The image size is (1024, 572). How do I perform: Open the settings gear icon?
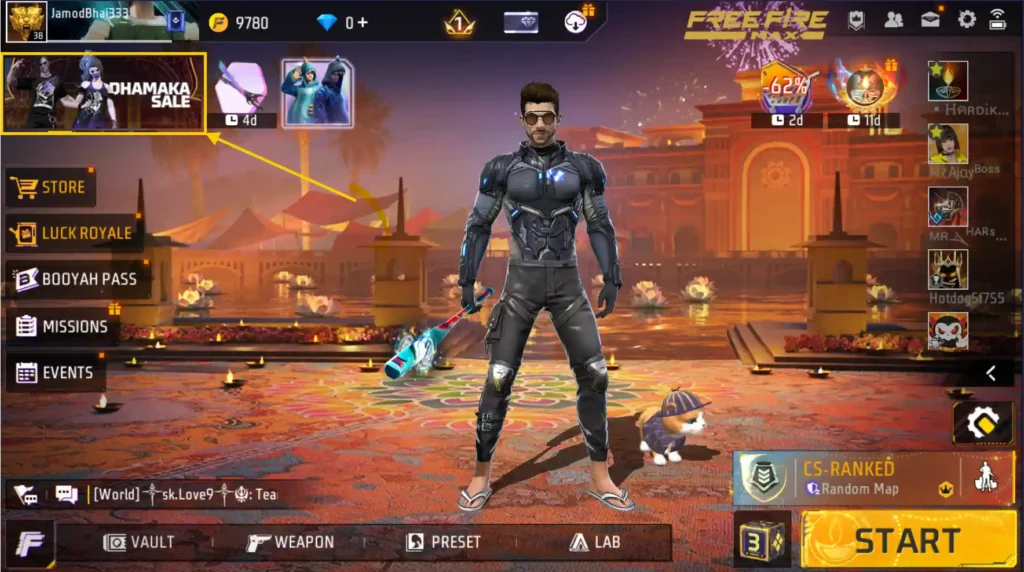[966, 19]
